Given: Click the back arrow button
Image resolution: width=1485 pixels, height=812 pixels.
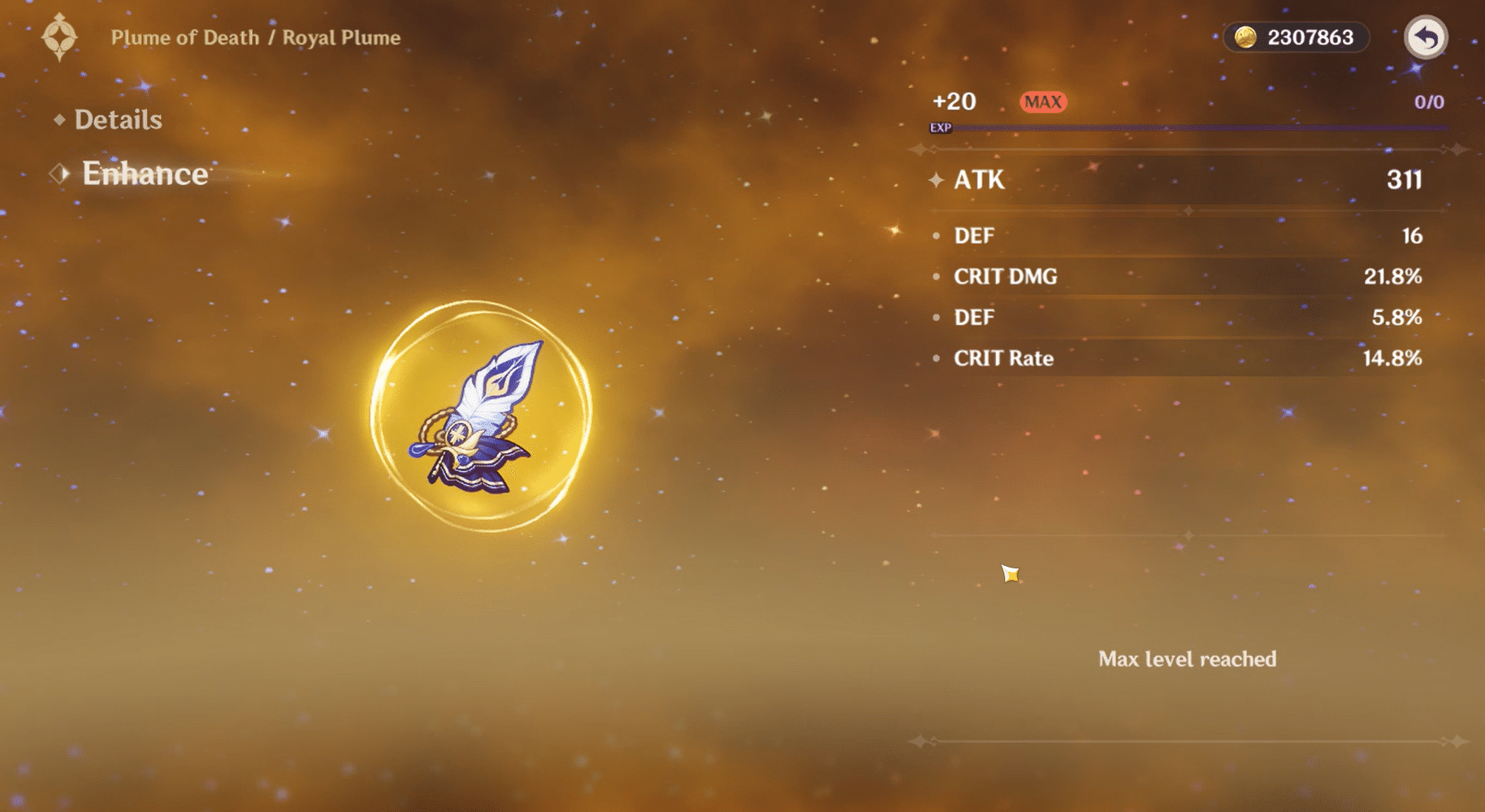Looking at the screenshot, I should click(1426, 37).
